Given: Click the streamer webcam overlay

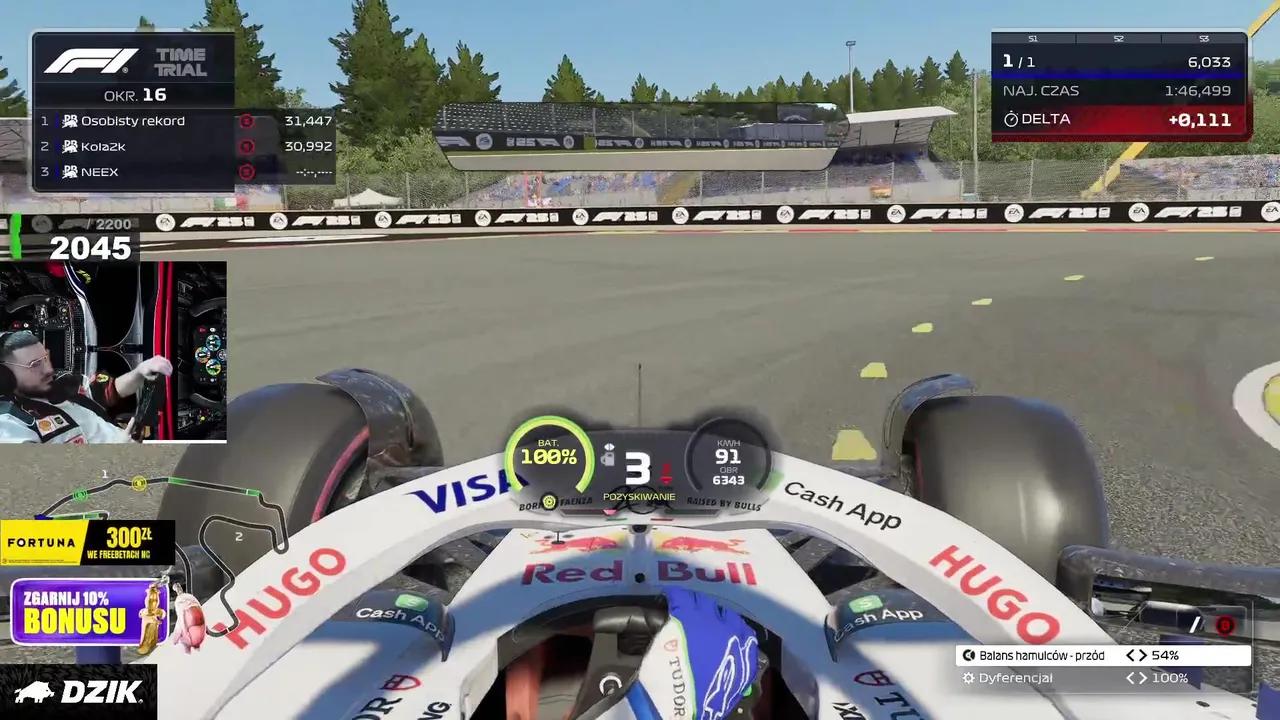Looking at the screenshot, I should tap(113, 352).
